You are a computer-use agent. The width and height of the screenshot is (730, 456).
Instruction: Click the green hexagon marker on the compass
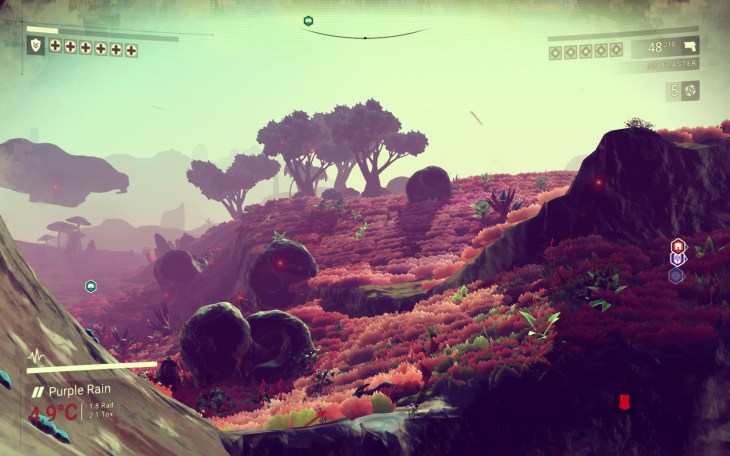click(308, 20)
